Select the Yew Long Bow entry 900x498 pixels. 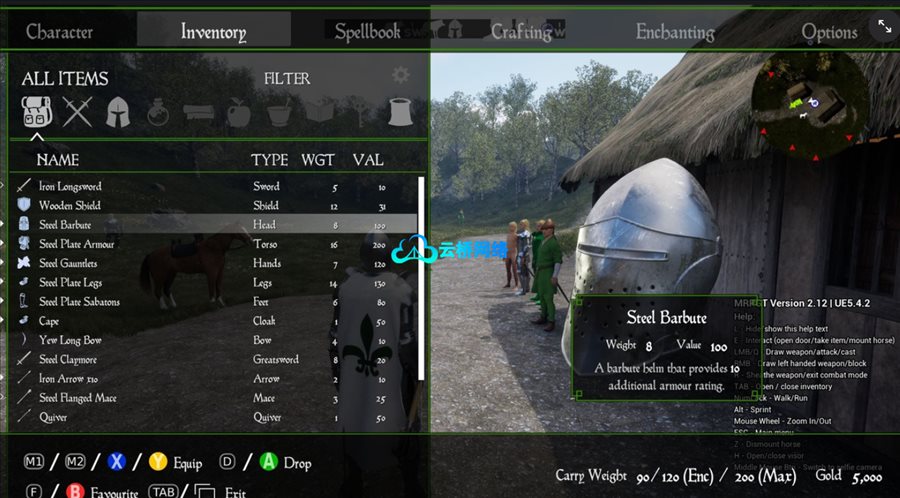click(70, 340)
